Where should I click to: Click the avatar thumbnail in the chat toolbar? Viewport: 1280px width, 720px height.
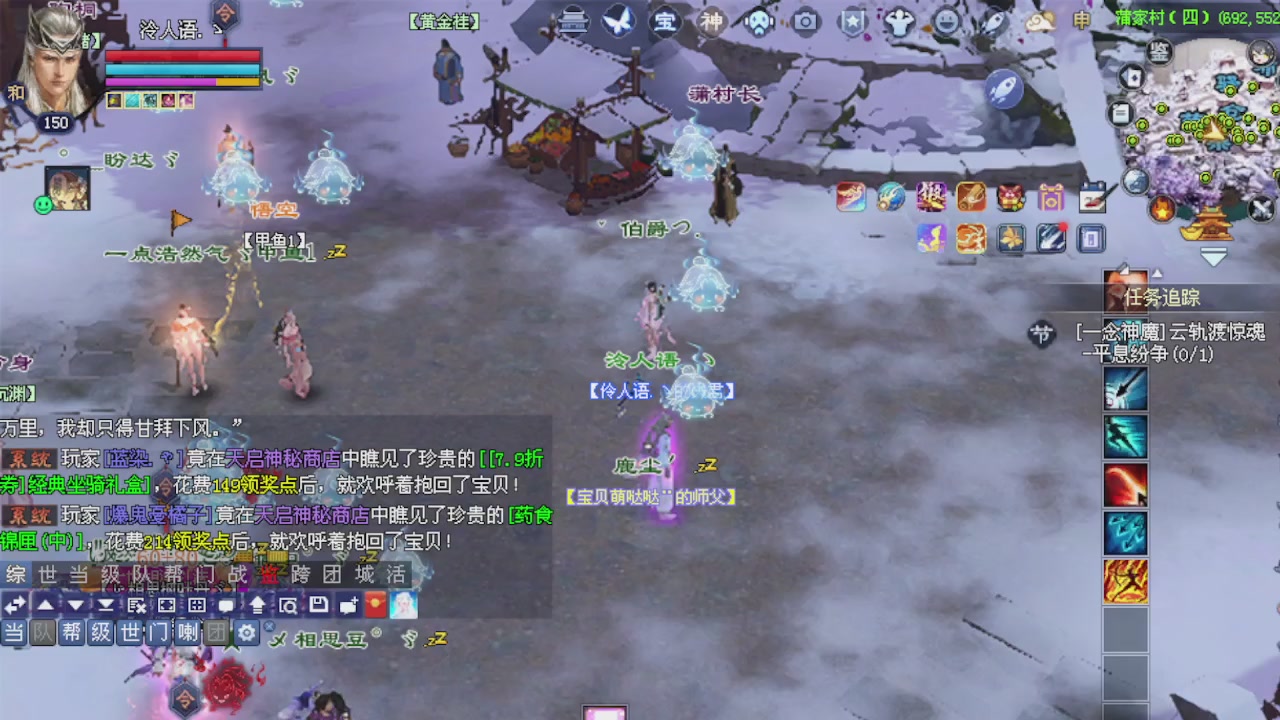tap(403, 605)
